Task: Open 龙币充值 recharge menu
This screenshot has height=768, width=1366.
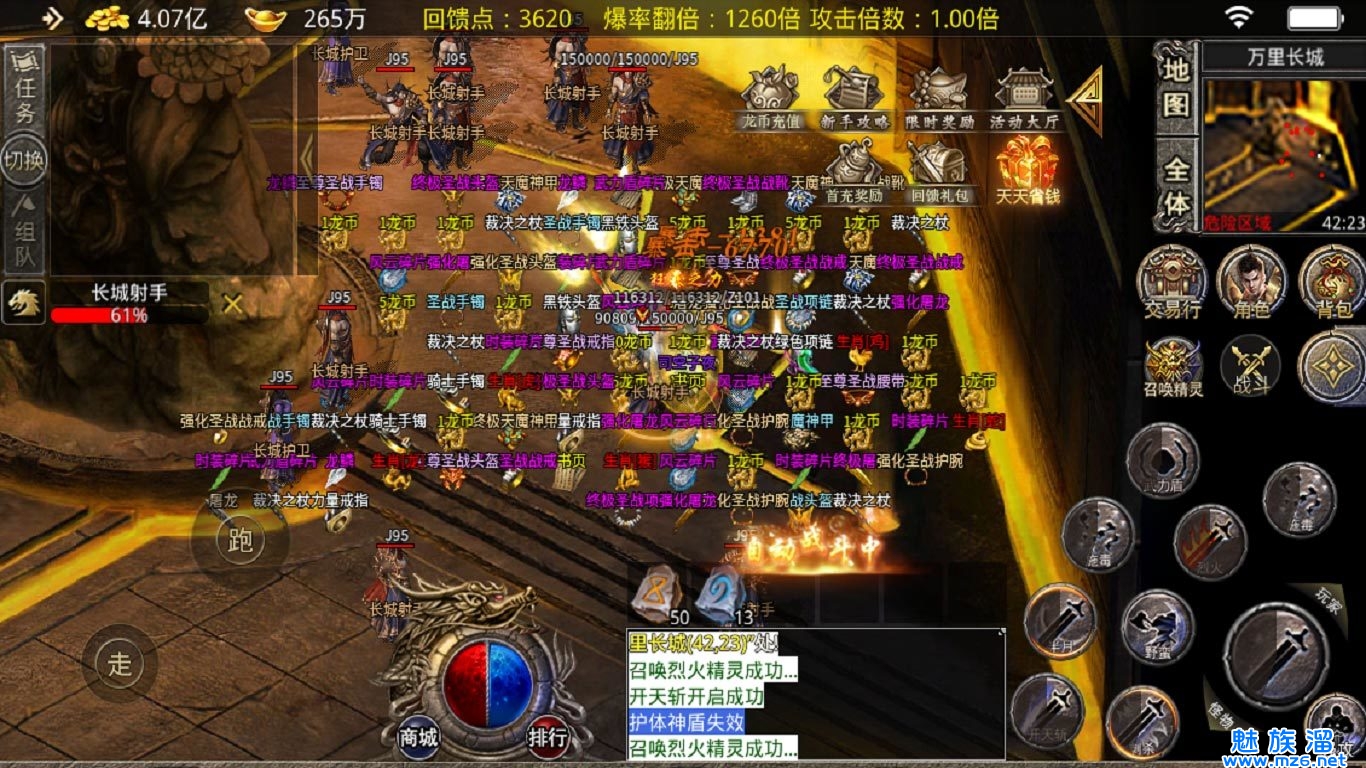Action: pos(770,98)
